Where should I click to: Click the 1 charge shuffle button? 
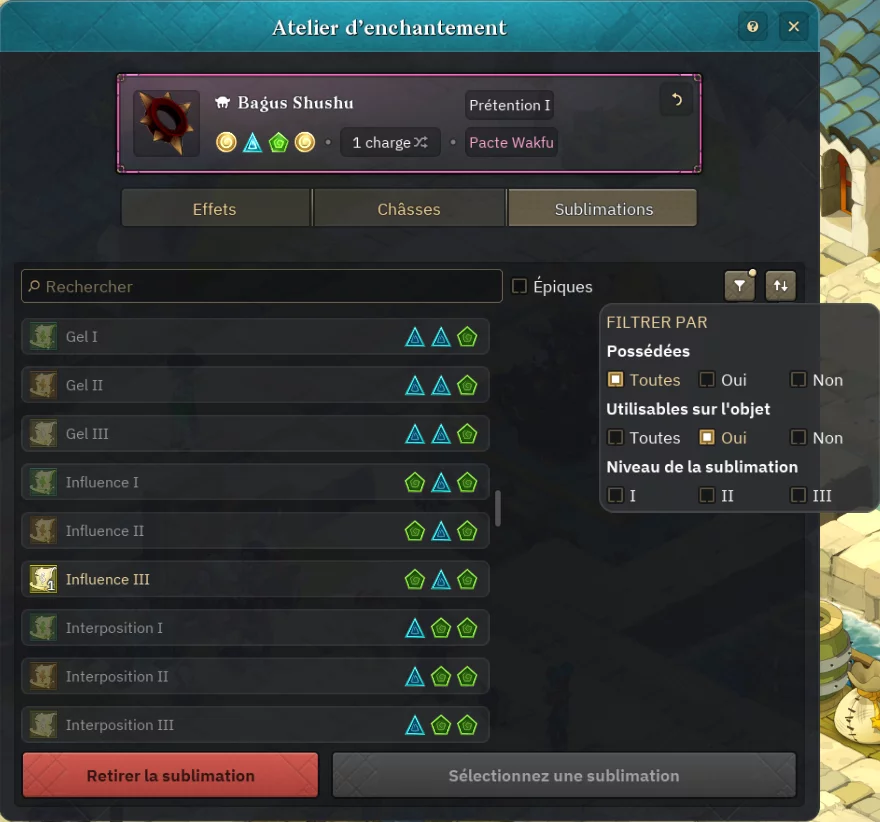pos(390,143)
